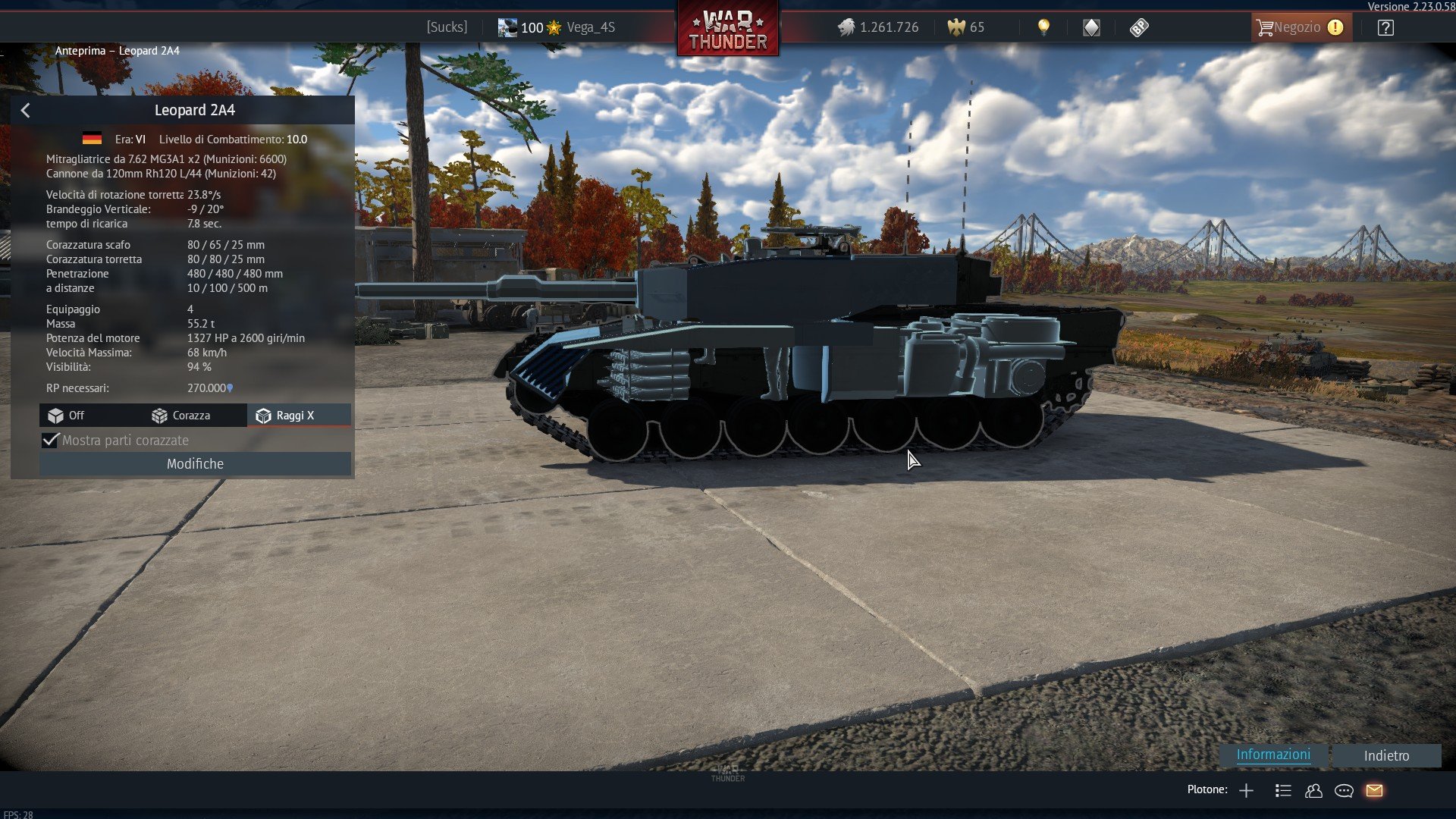Screen dimensions: 1456x819
Task: Open the contacts list icon
Action: (1313, 791)
